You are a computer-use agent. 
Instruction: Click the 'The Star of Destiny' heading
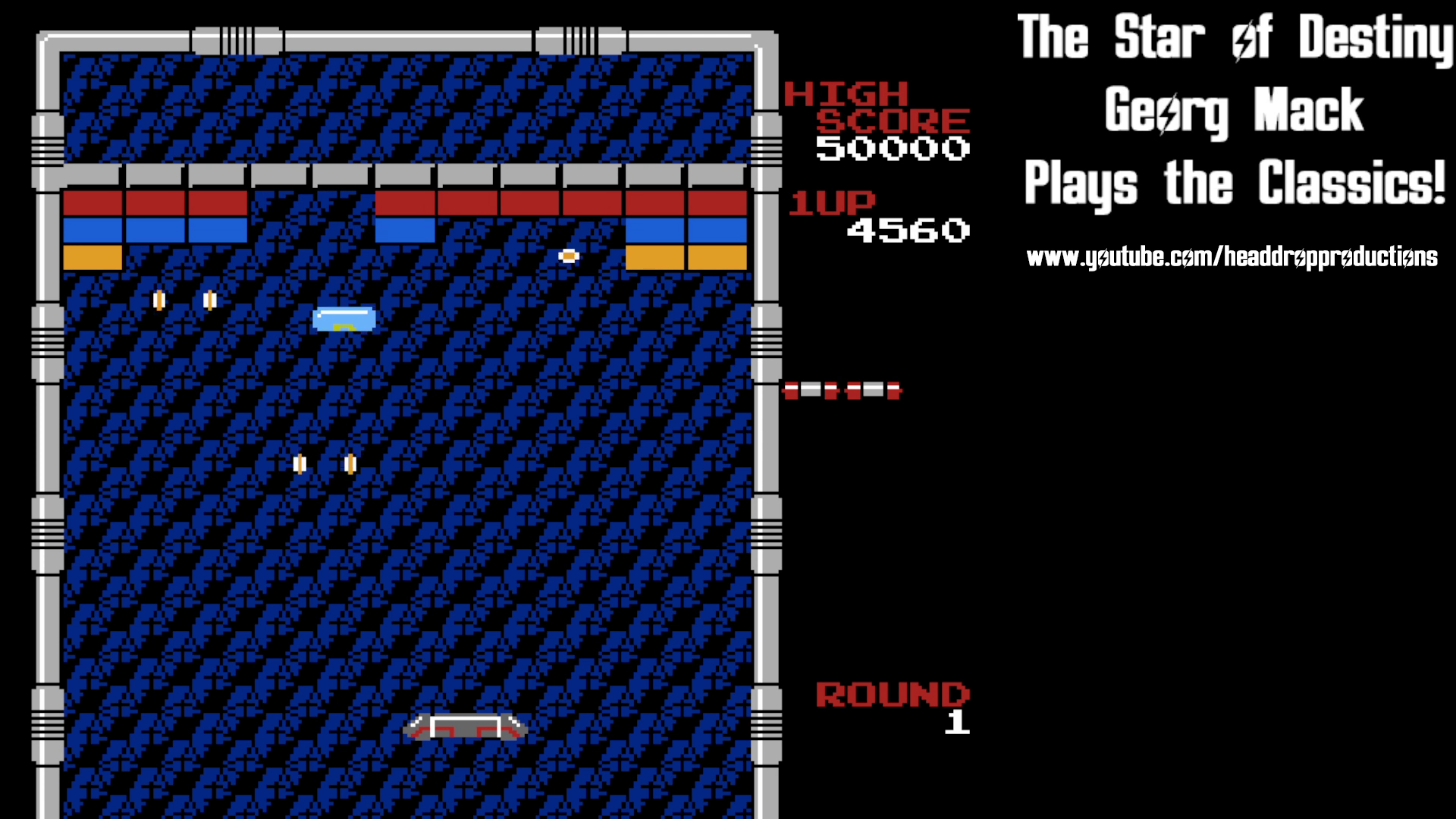pos(1235,36)
